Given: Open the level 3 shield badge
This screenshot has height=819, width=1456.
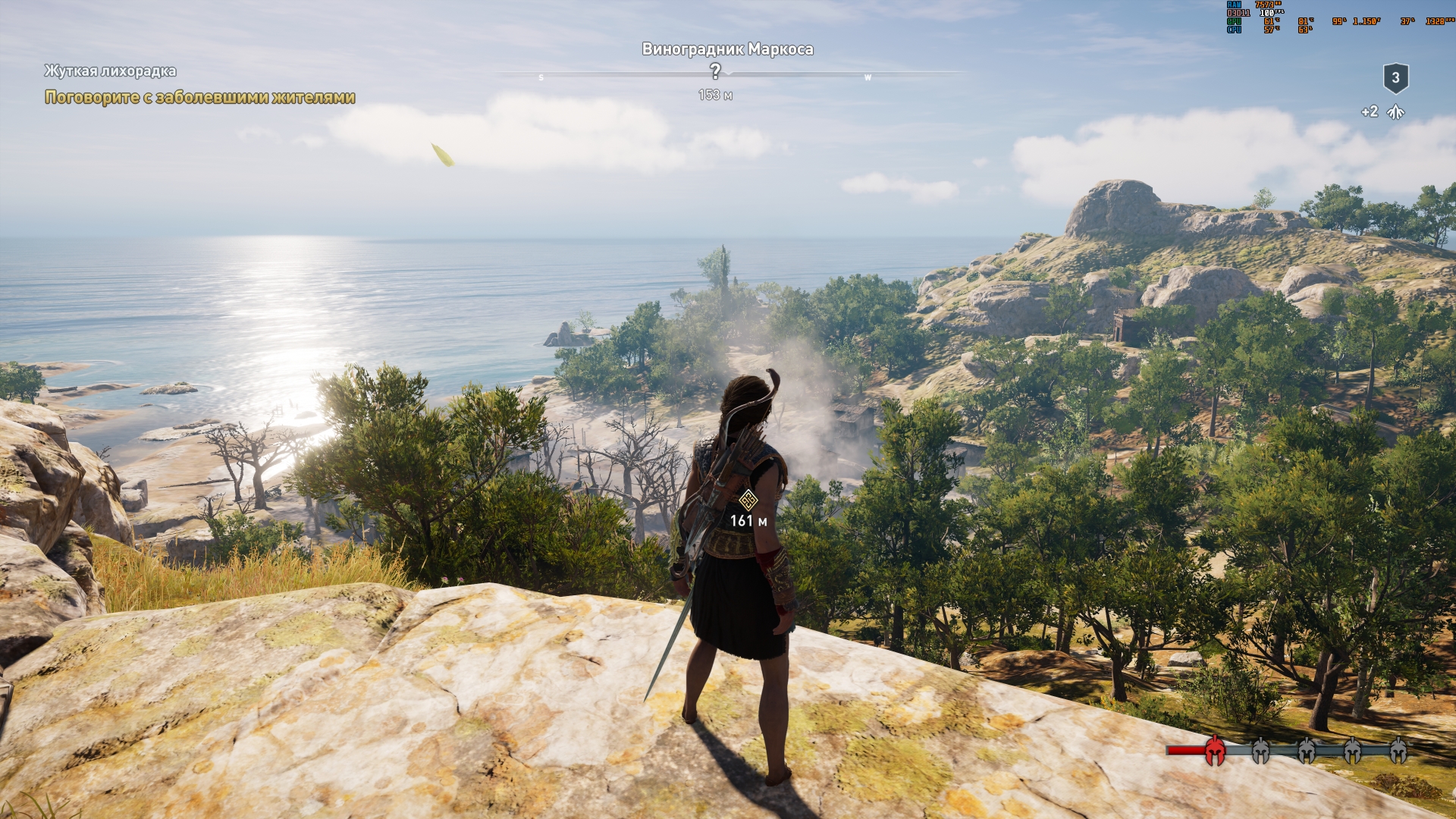Looking at the screenshot, I should tap(1395, 78).
